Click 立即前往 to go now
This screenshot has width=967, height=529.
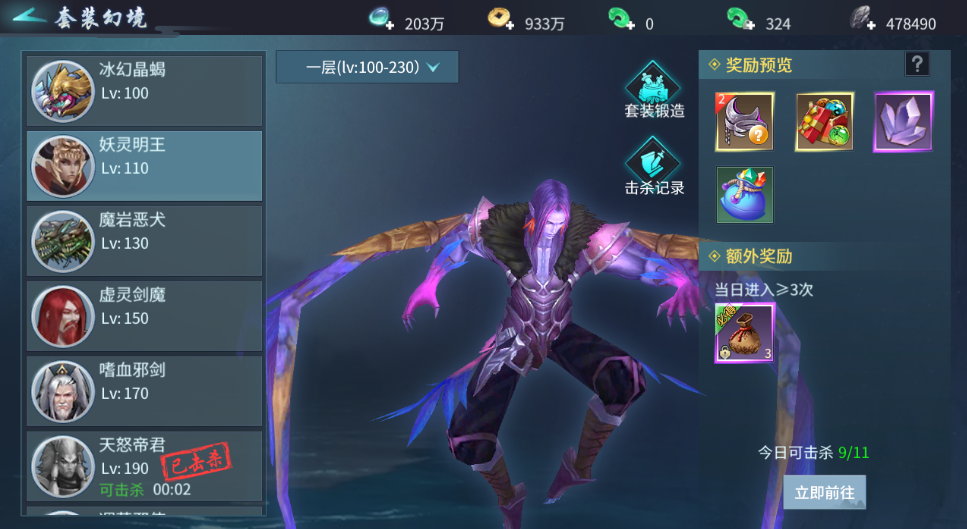[x=824, y=492]
